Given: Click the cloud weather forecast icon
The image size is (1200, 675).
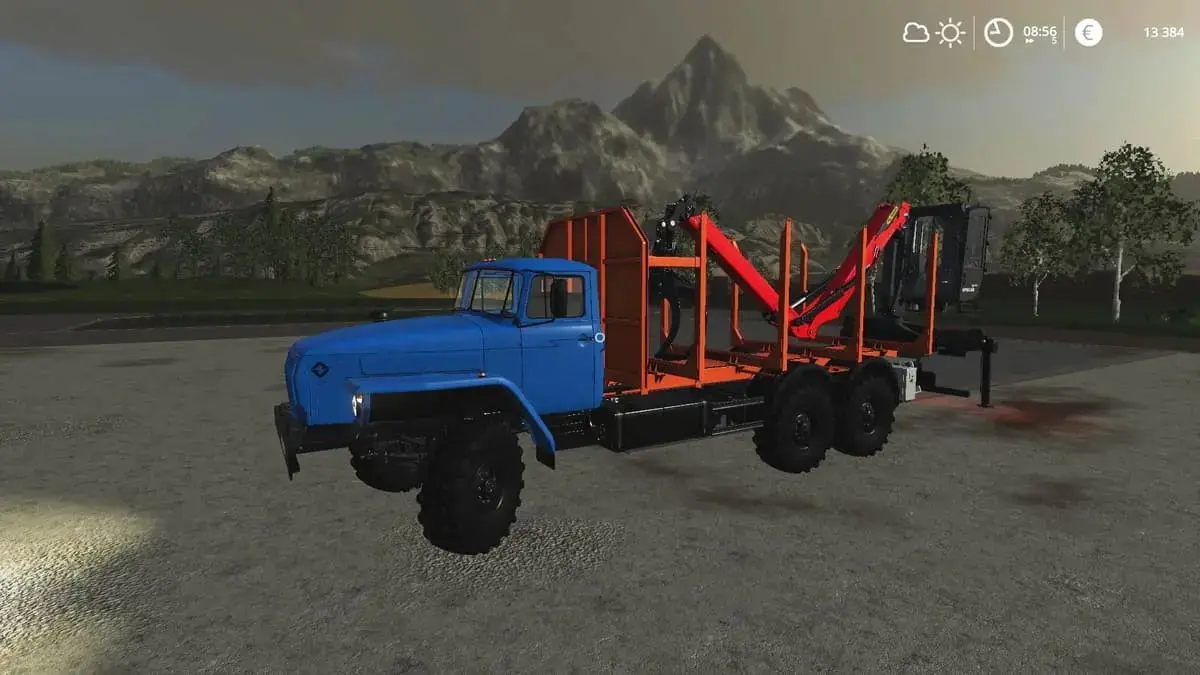Looking at the screenshot, I should 916,33.
